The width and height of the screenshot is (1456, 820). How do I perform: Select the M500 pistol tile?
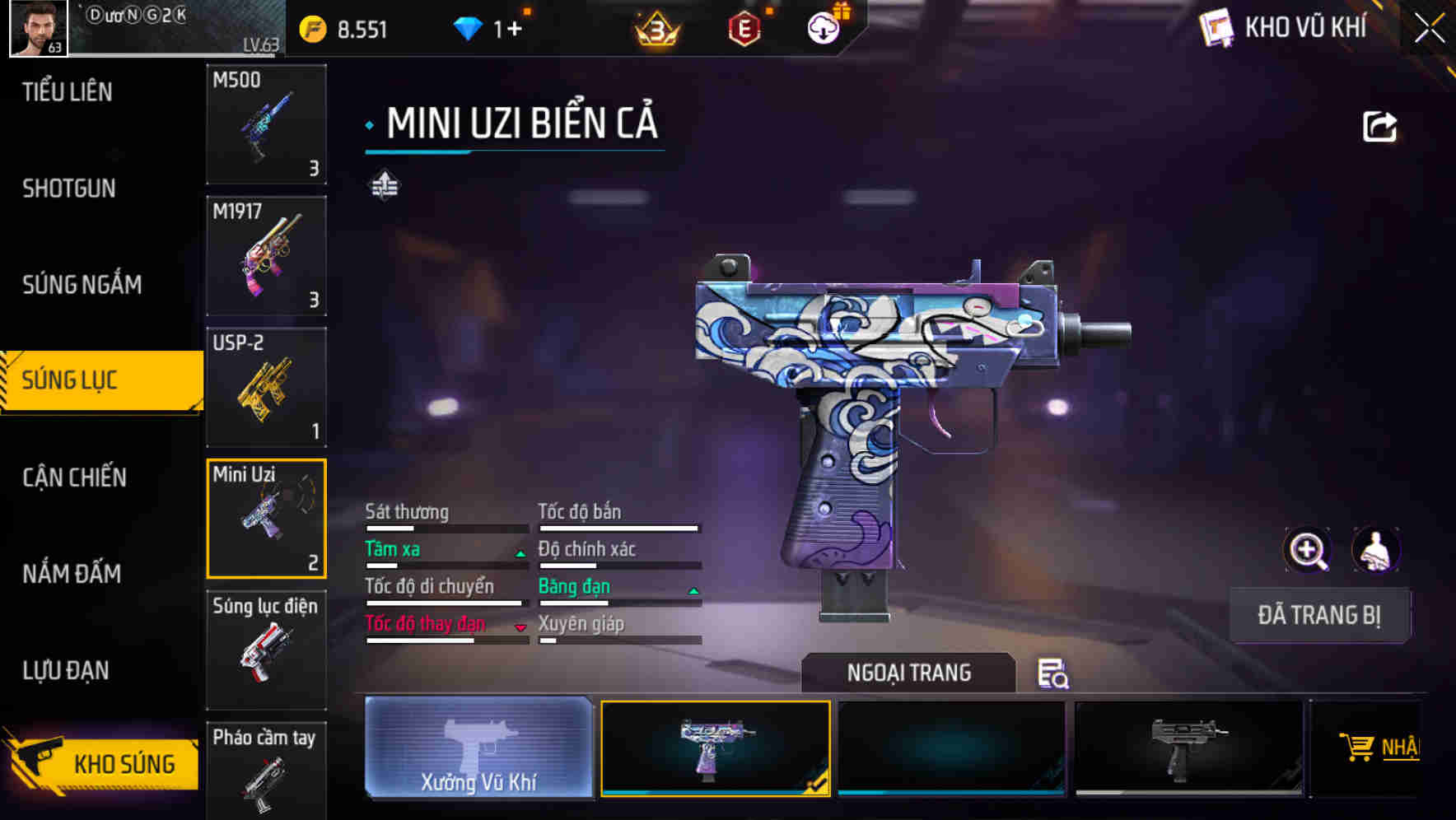266,124
